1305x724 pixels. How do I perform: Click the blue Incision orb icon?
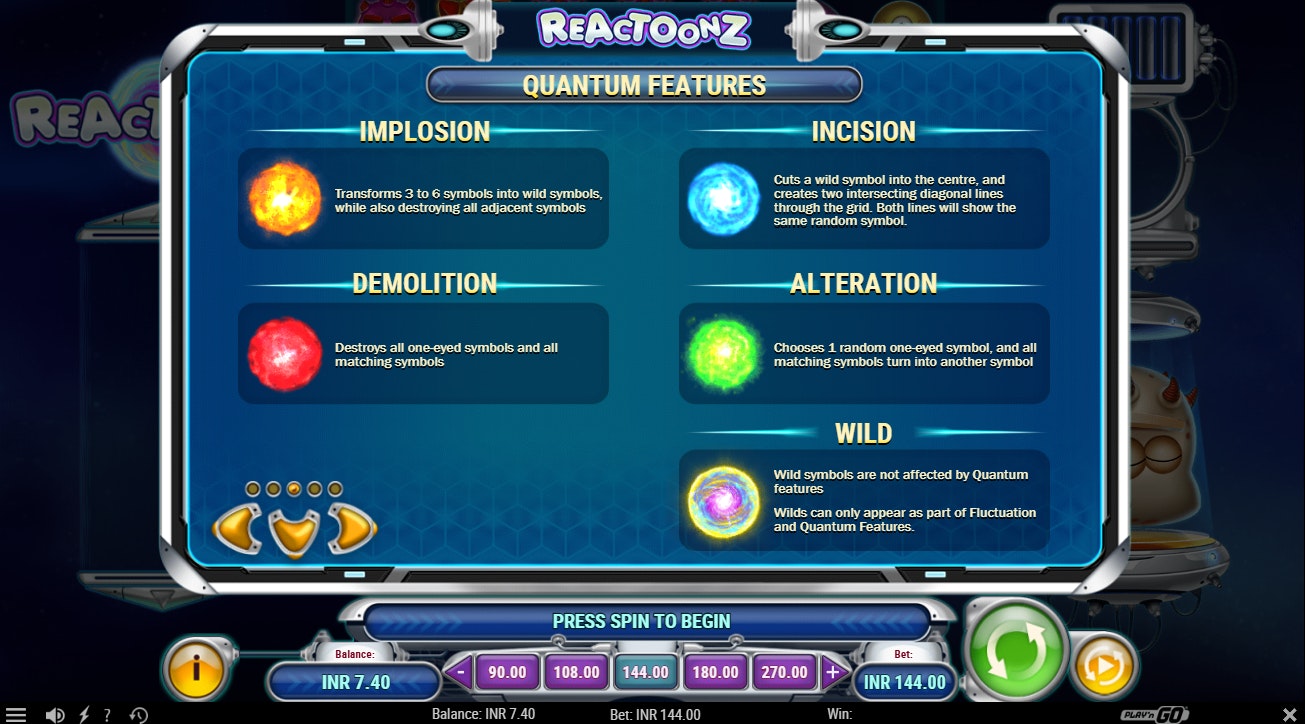722,197
